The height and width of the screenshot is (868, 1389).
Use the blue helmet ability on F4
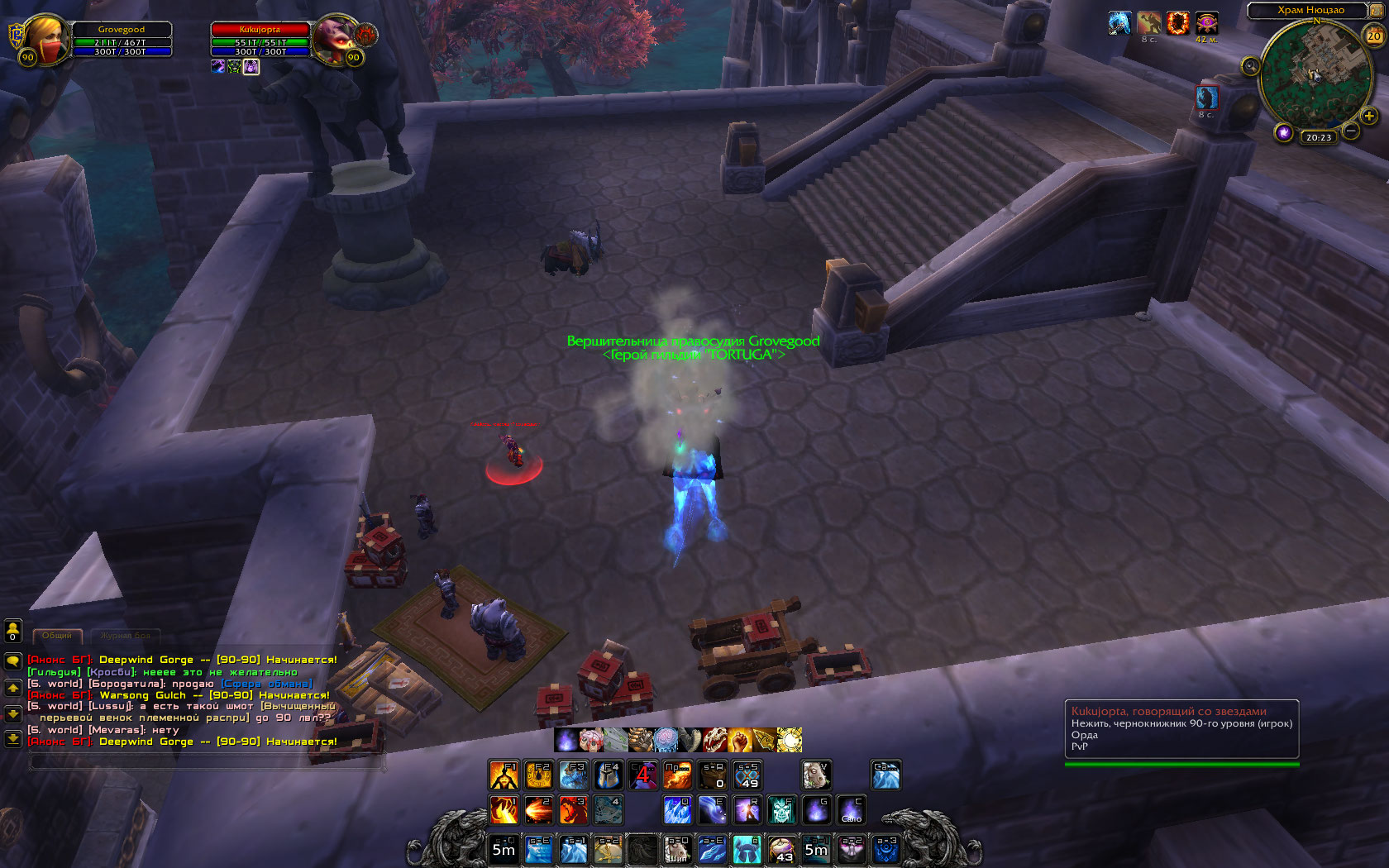point(608,775)
